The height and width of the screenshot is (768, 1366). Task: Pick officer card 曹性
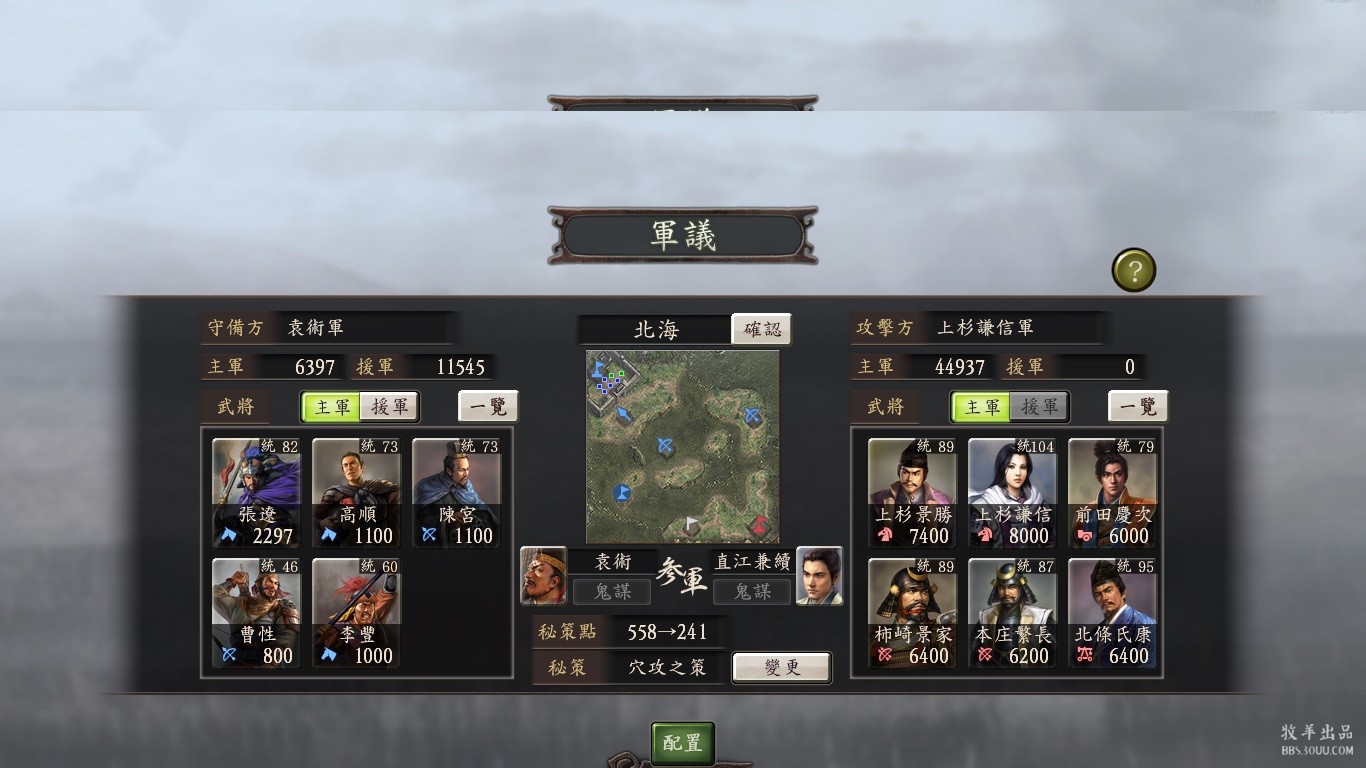pos(257,613)
